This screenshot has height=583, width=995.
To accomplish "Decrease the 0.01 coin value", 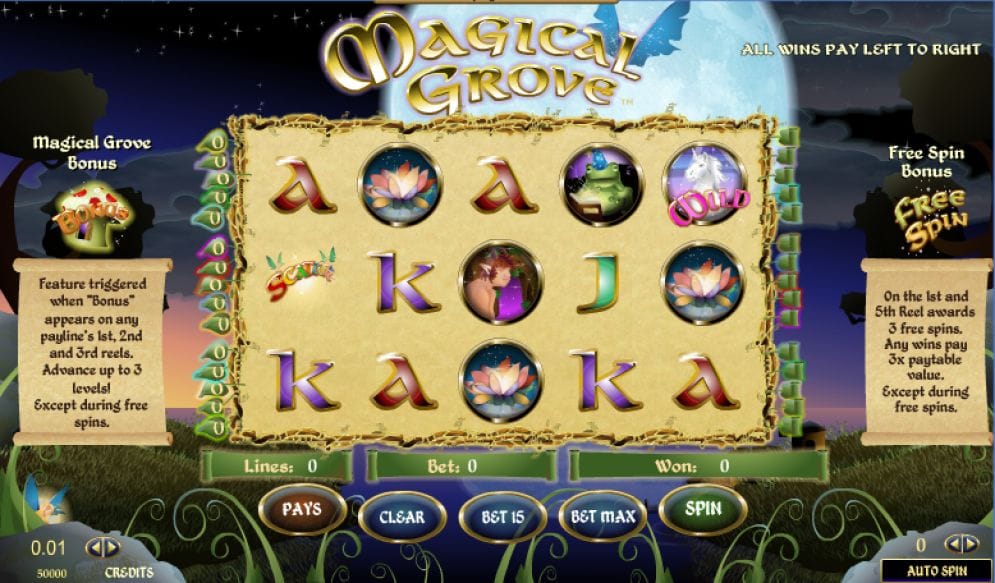I will pyautogui.click(x=95, y=547).
